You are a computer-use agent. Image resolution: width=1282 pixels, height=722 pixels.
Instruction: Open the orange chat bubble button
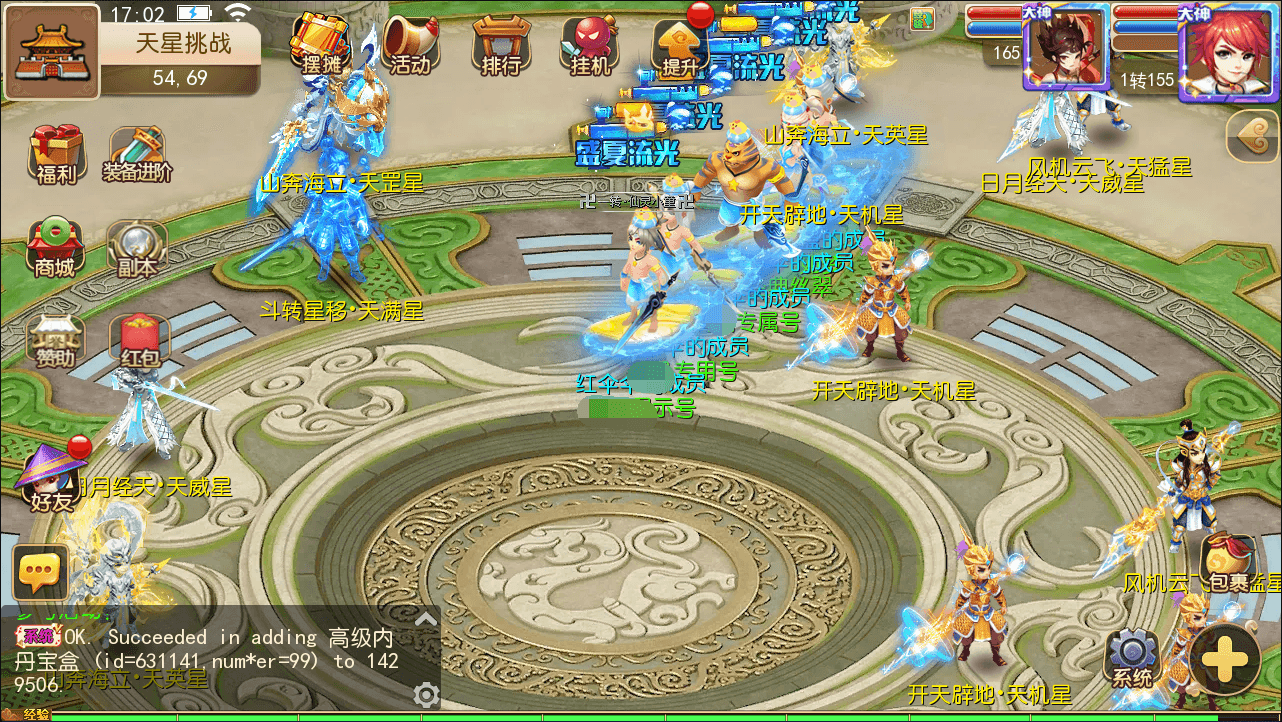tap(40, 573)
